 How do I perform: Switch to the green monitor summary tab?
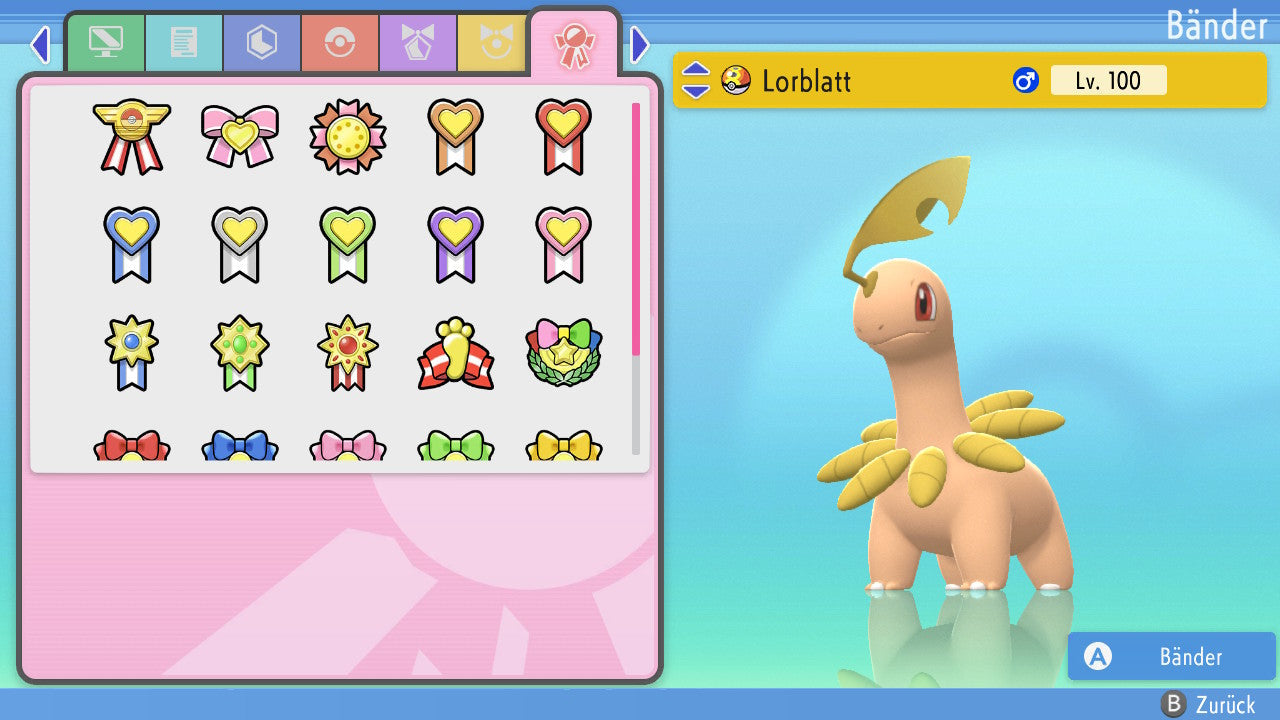105,42
